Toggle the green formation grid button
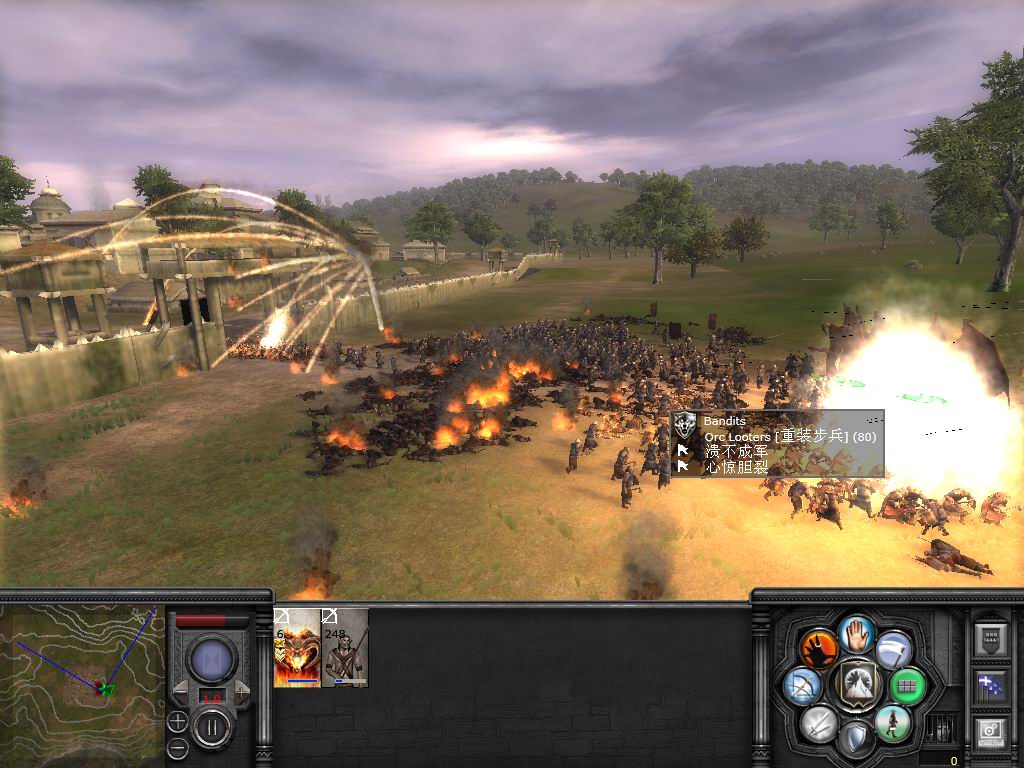 pos(908,686)
